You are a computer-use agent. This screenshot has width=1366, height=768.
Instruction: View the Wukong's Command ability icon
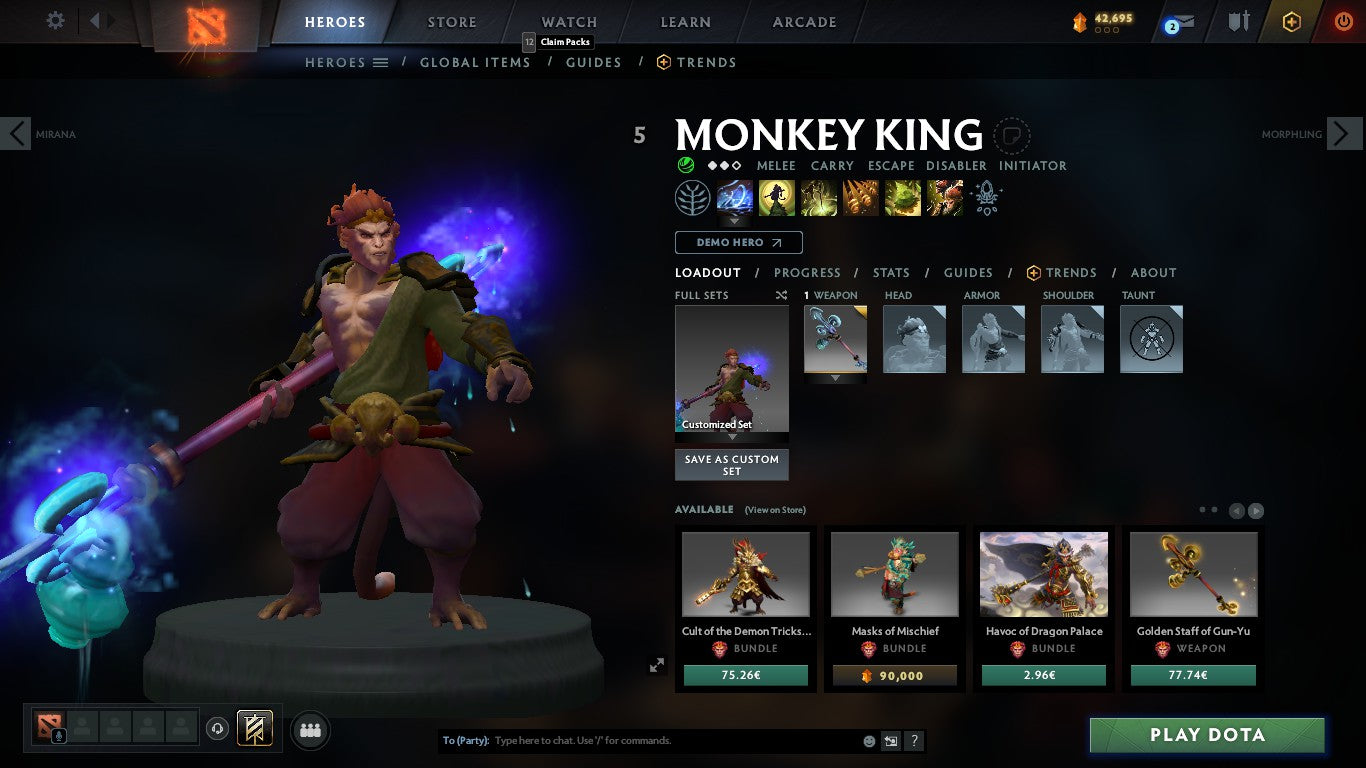point(944,197)
